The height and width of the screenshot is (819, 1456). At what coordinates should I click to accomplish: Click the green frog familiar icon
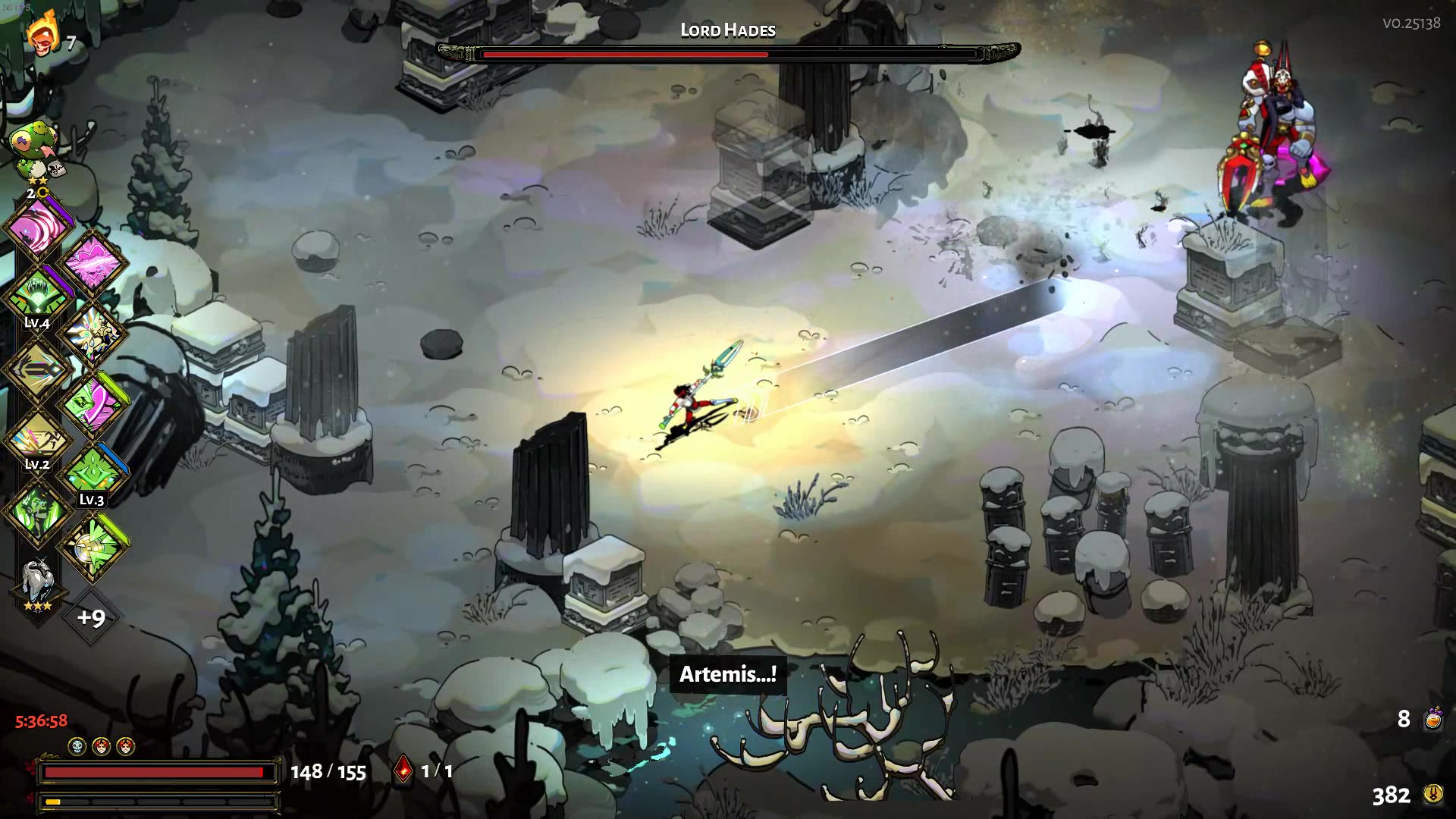point(34,142)
